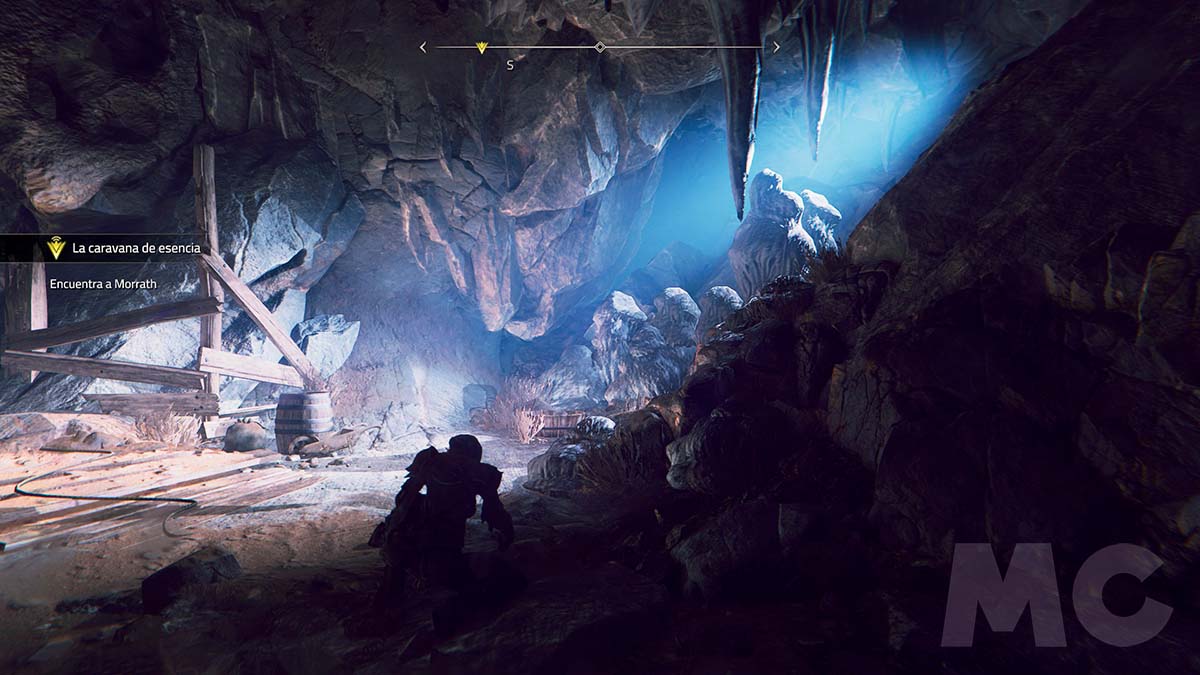Click the diamond waypoint marker on the compass
This screenshot has width=1200, height=675.
point(600,47)
